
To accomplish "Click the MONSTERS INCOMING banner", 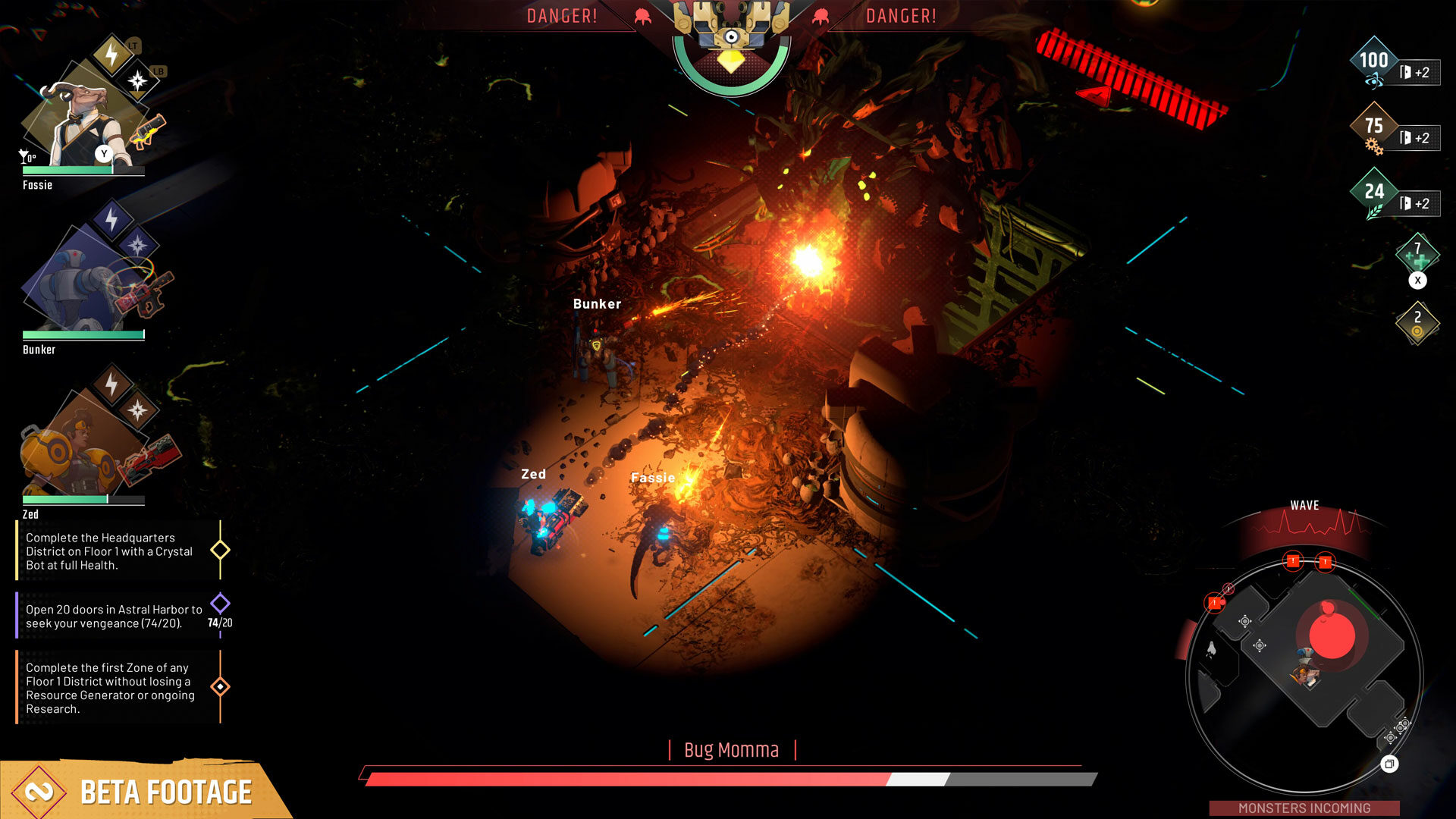I will [1306, 808].
